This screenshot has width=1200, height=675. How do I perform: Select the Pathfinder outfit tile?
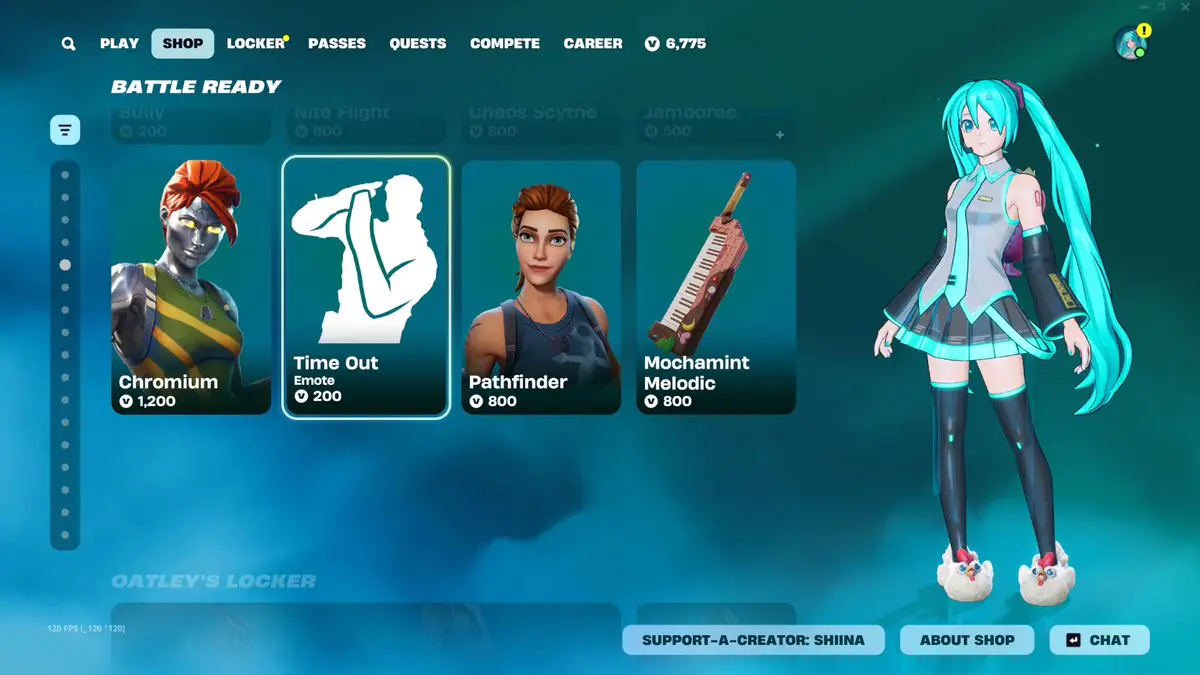pyautogui.click(x=541, y=287)
